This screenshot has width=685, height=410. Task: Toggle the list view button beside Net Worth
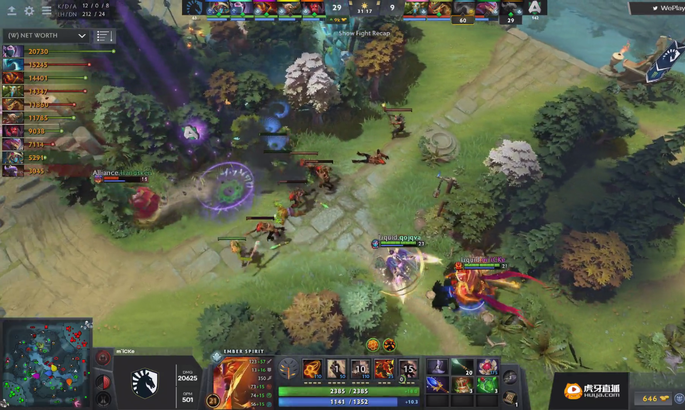(104, 36)
